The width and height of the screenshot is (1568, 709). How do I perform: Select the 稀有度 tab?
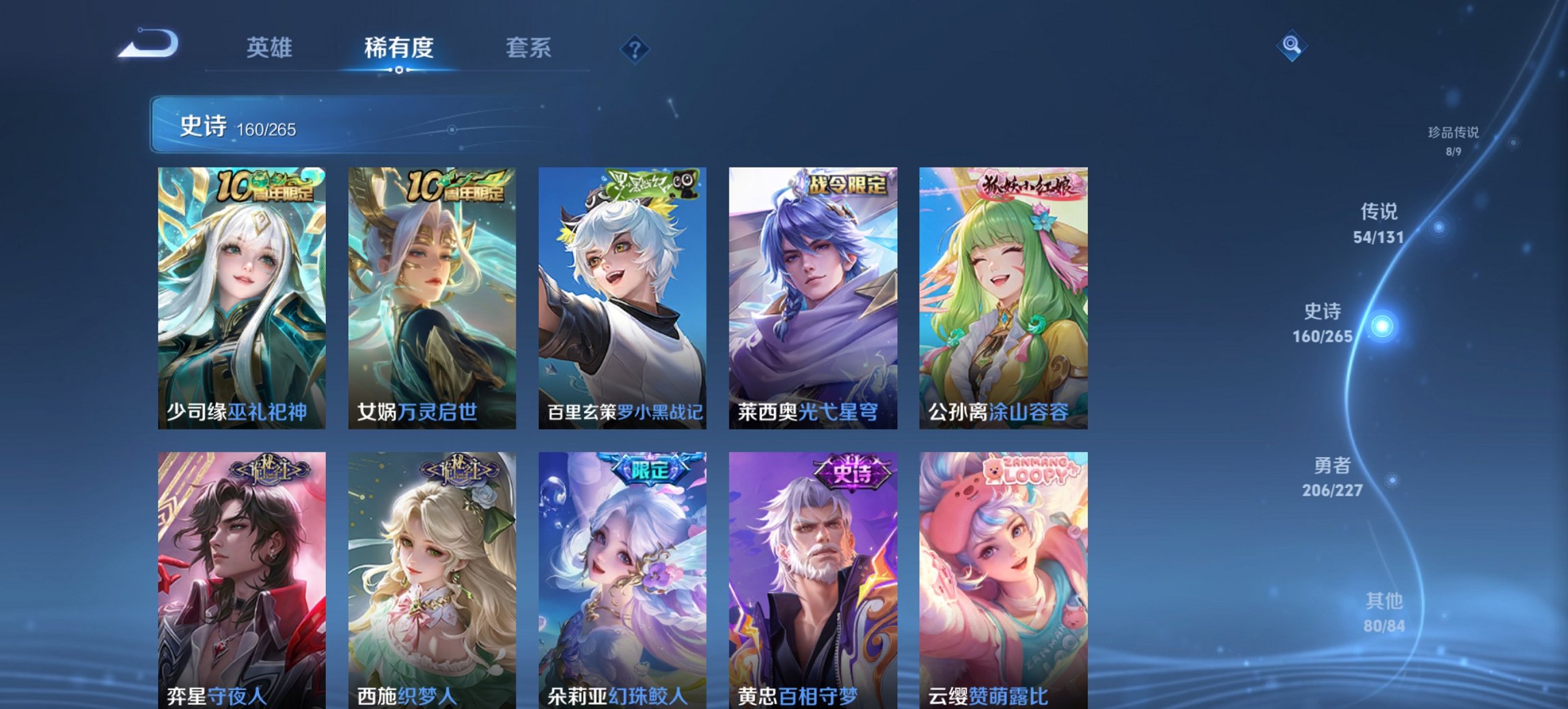click(x=398, y=48)
